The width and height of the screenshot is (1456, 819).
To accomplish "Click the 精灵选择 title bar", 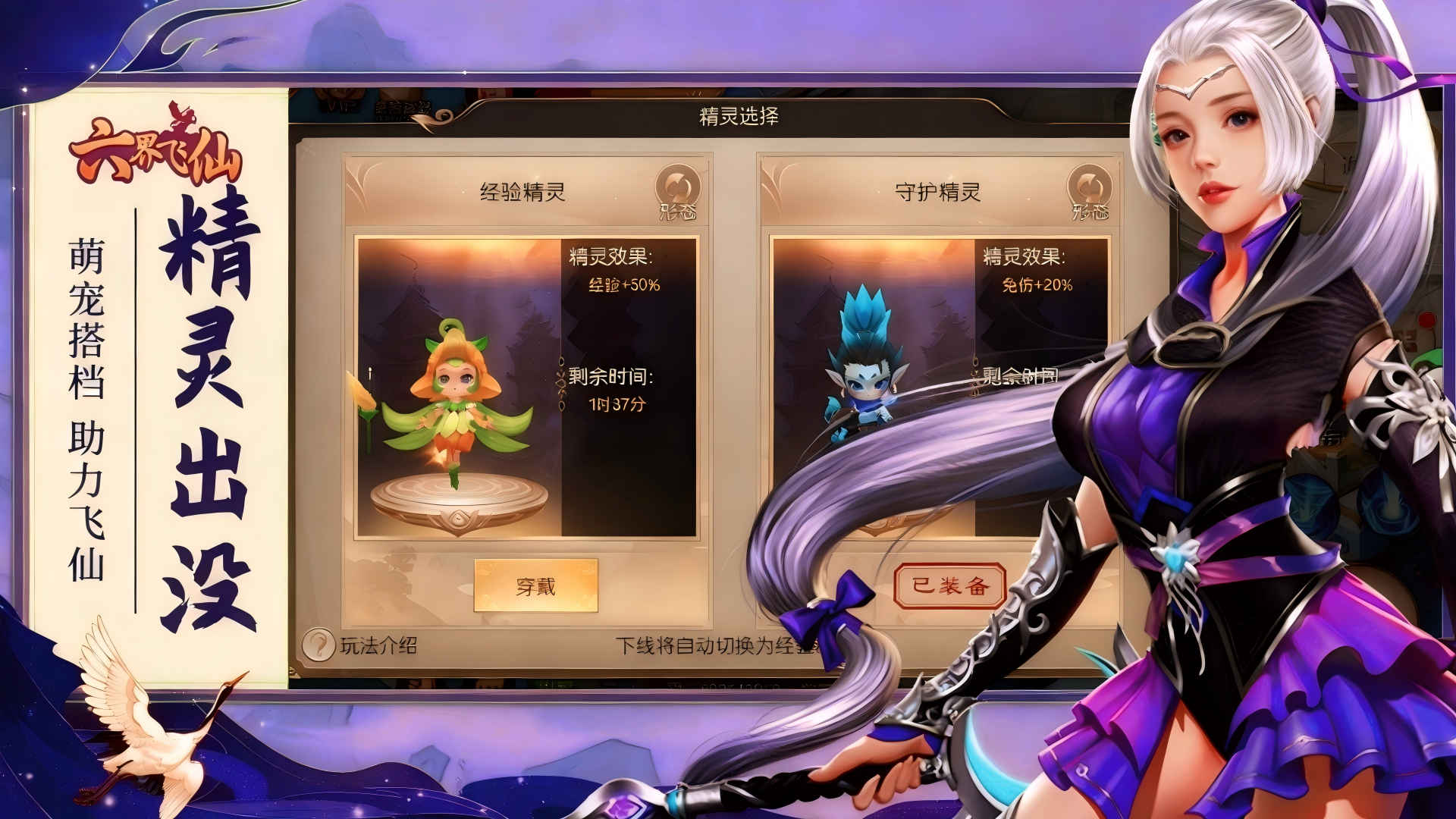I will [739, 118].
